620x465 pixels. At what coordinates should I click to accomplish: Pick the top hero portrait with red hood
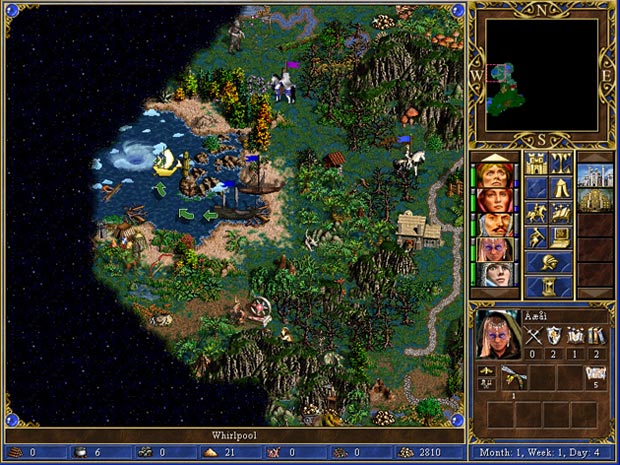495,174
